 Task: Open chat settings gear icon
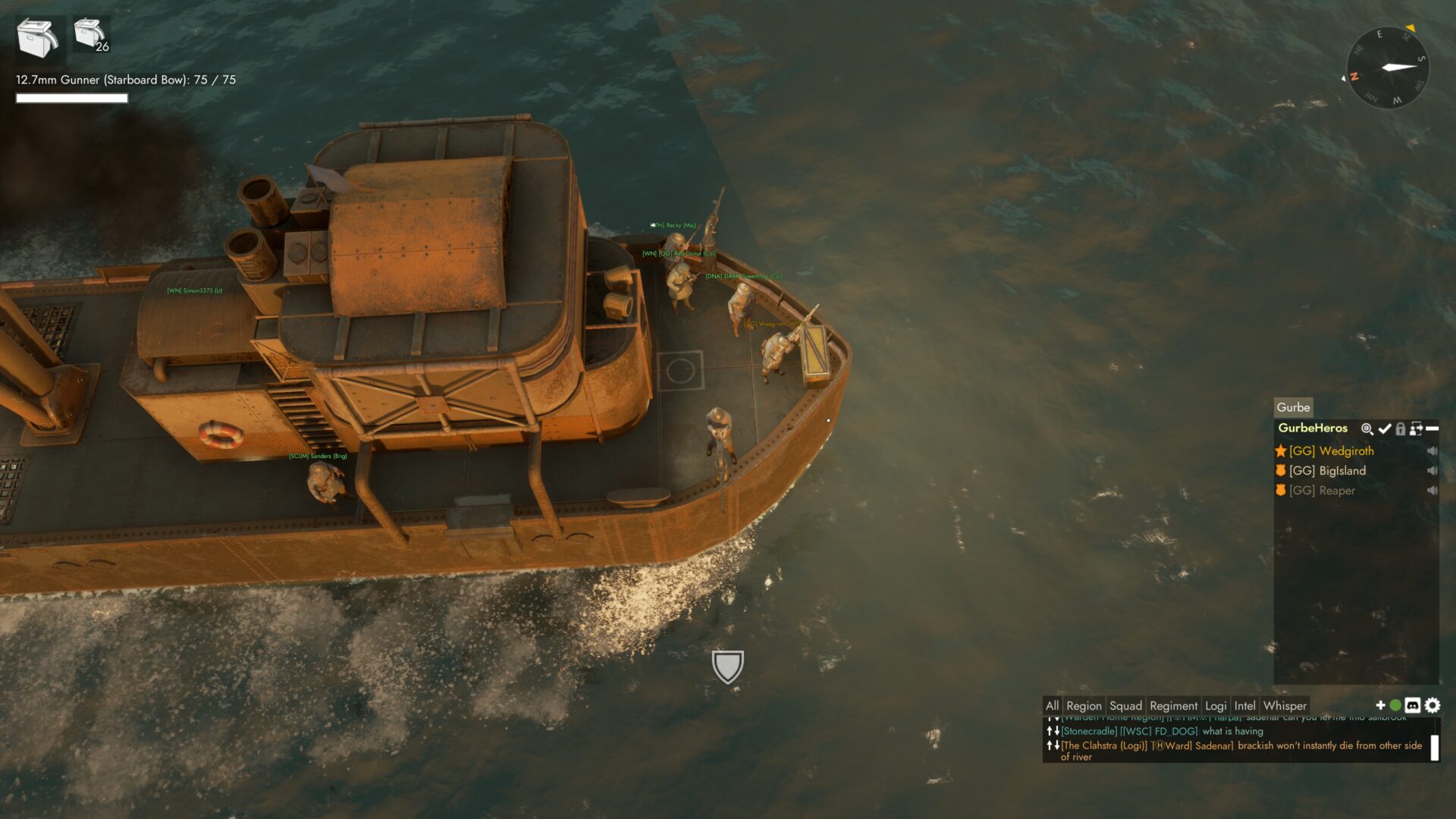click(1432, 705)
